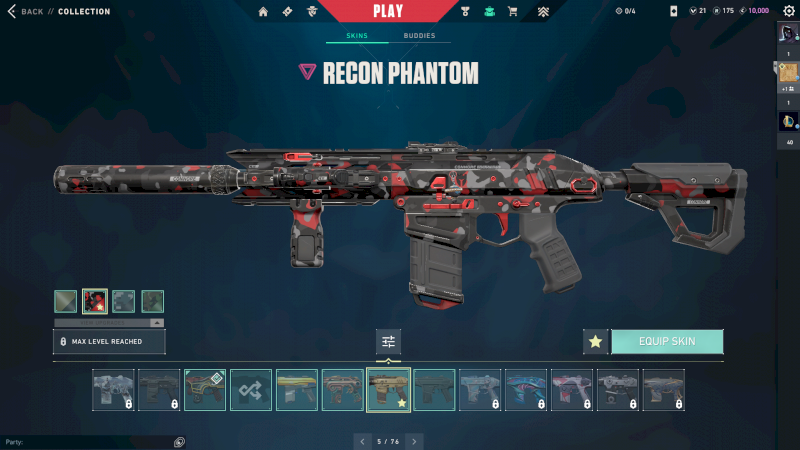Screen dimensions: 800x450
Task: Open settings with the gear icon
Action: 788,11
